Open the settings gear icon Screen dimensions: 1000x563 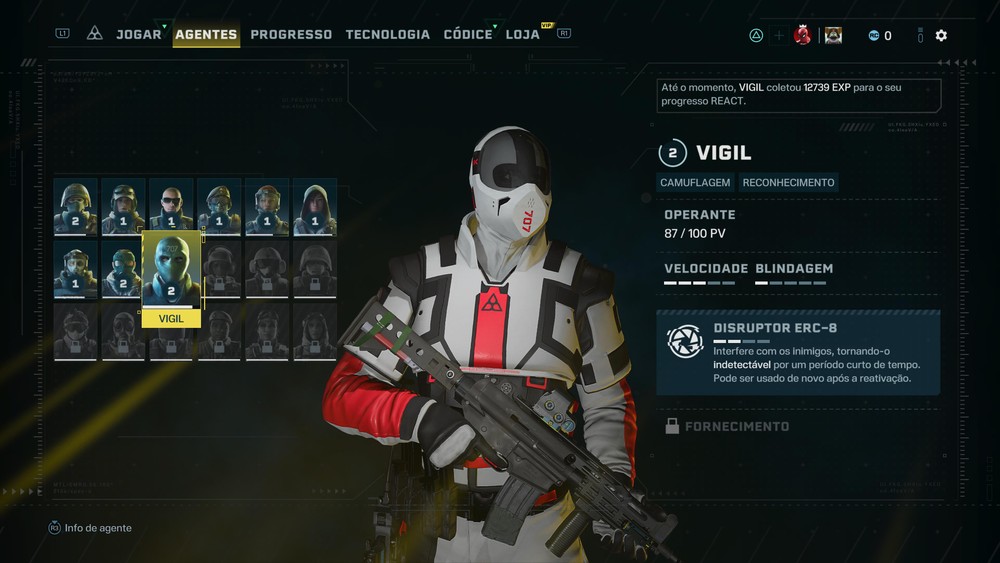[x=941, y=36]
